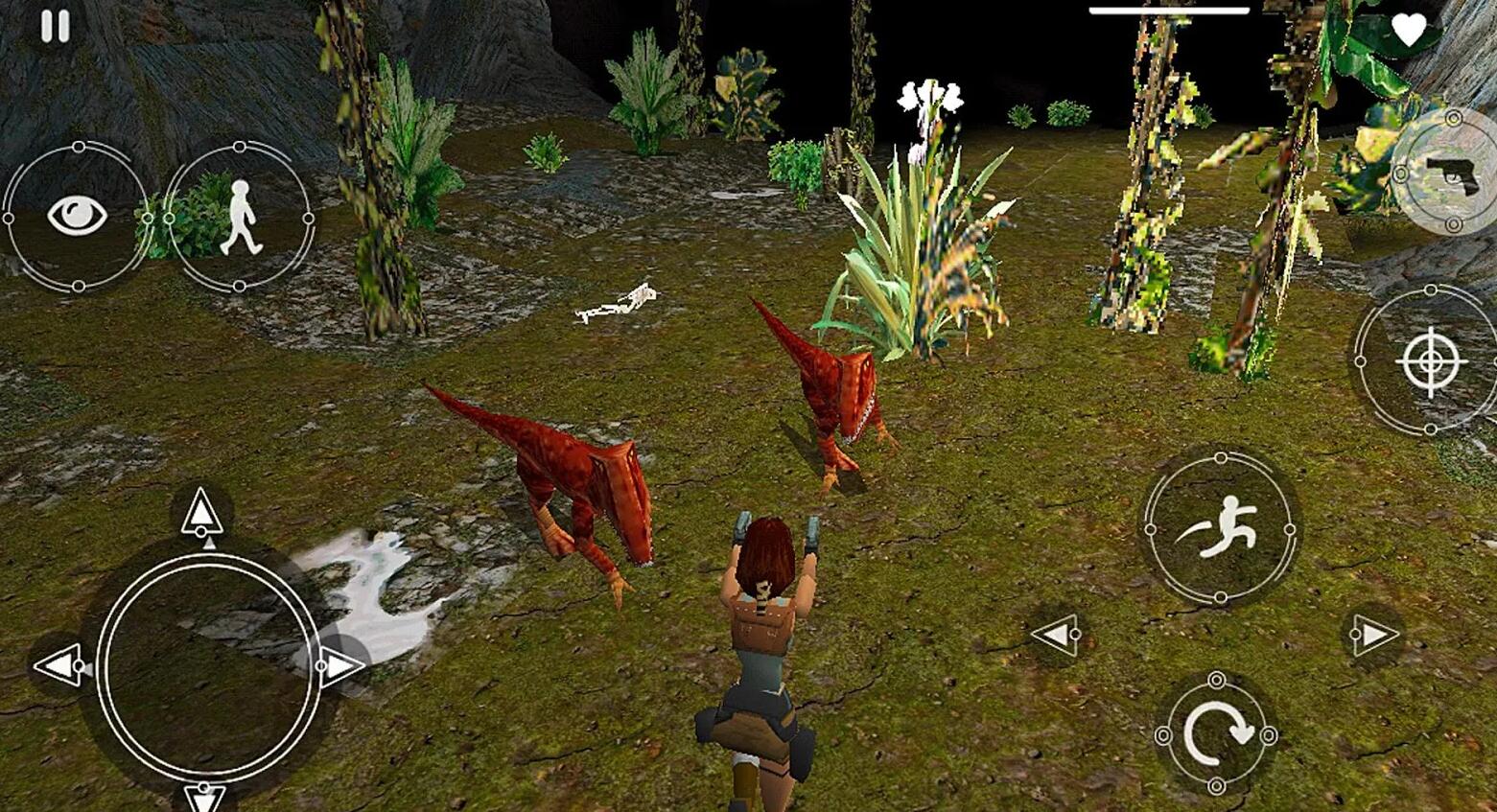Fire using the crosshair target button
Image resolution: width=1497 pixels, height=812 pixels.
tap(1430, 360)
